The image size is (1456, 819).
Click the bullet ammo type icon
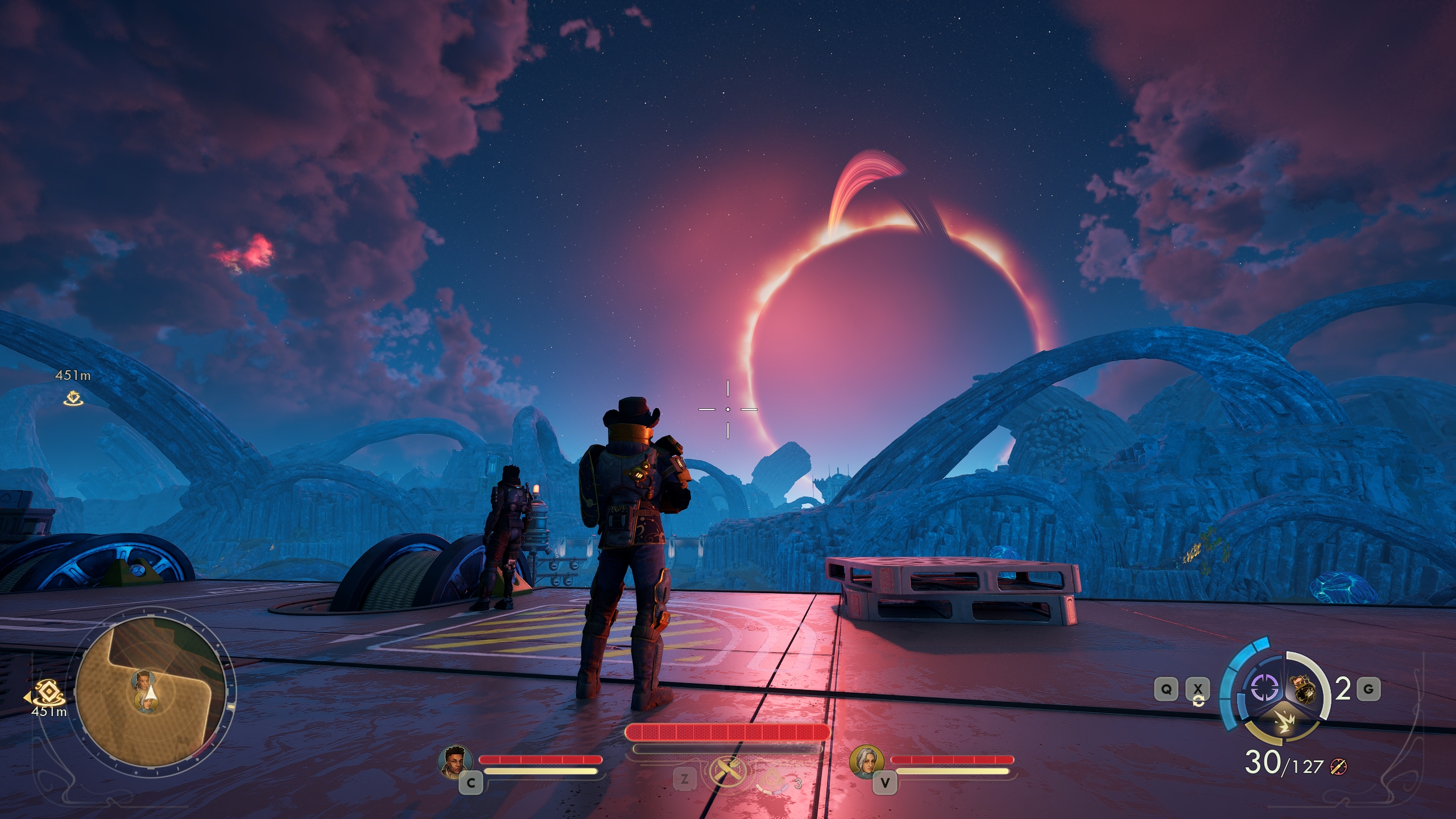(1339, 768)
